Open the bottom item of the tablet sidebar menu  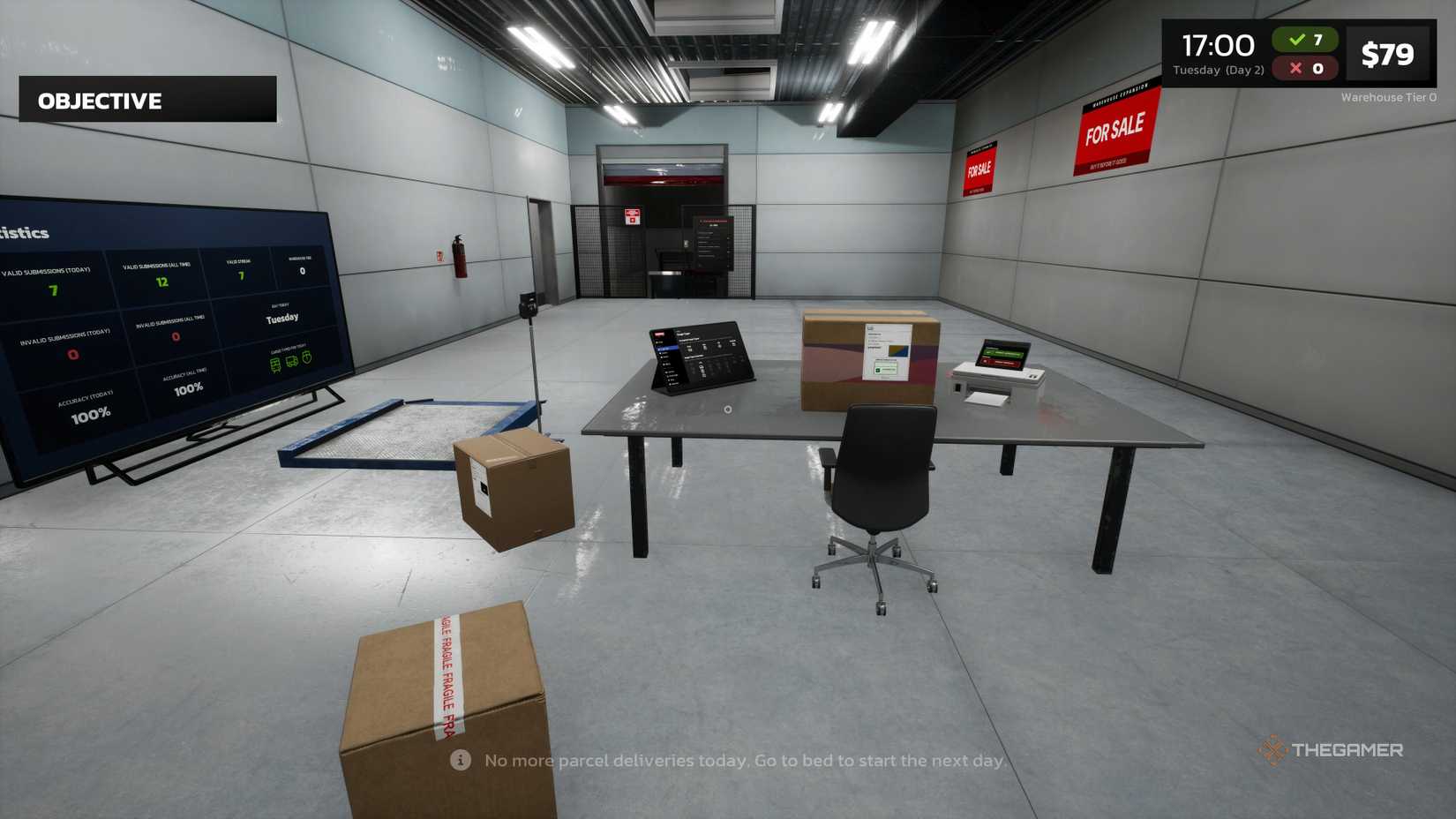tap(673, 385)
